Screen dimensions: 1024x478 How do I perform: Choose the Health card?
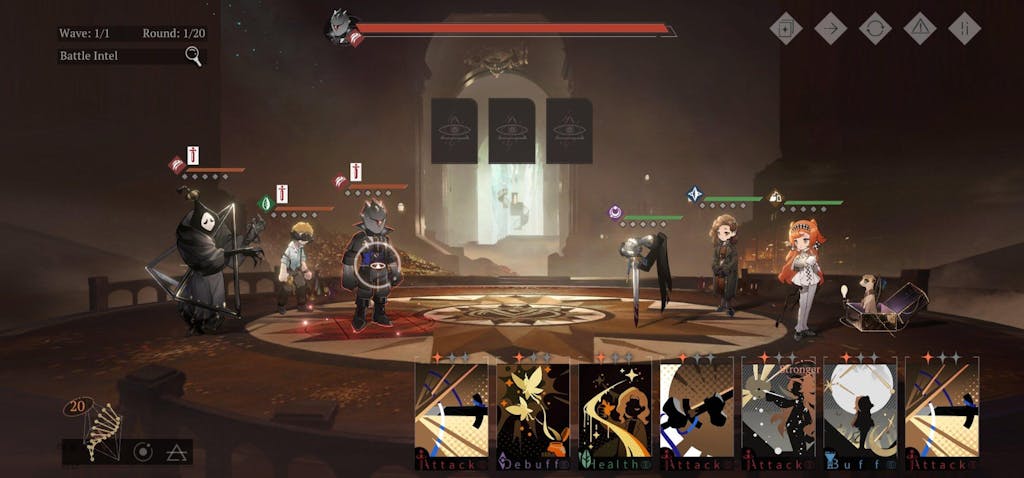coord(615,412)
